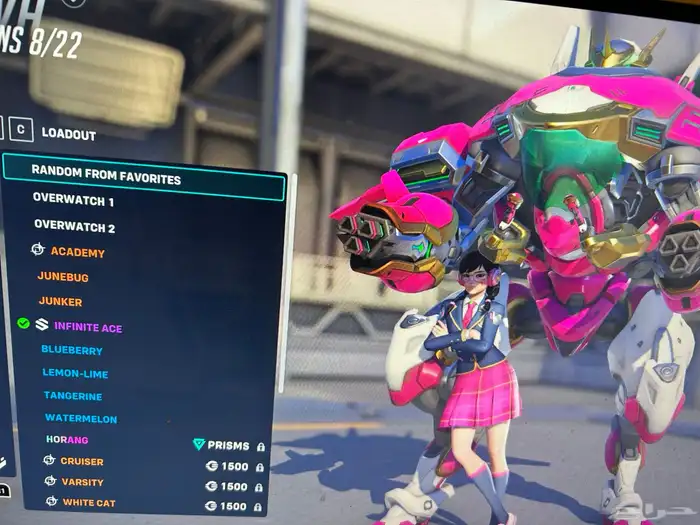Choose the Overwatch 1 skin
The width and height of the screenshot is (700, 525).
click(73, 199)
